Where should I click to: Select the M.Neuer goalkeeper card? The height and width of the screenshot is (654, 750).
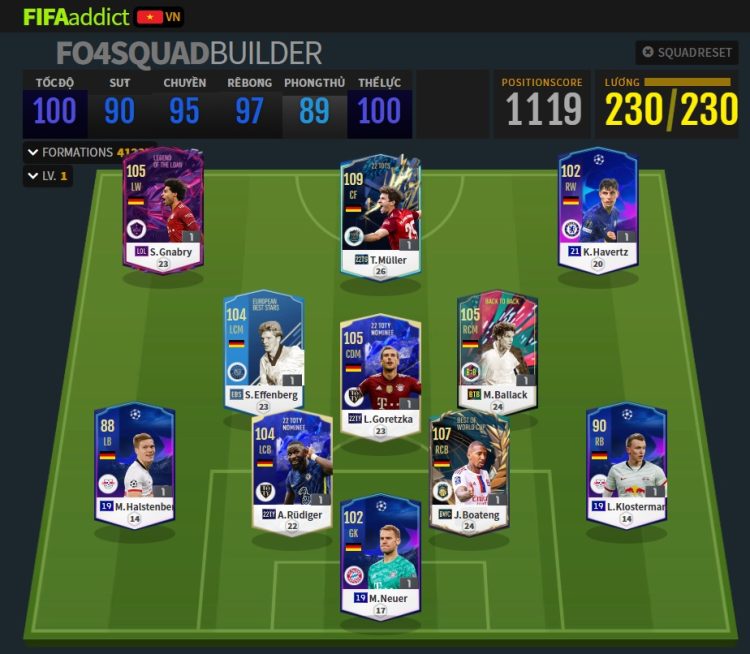click(x=380, y=553)
